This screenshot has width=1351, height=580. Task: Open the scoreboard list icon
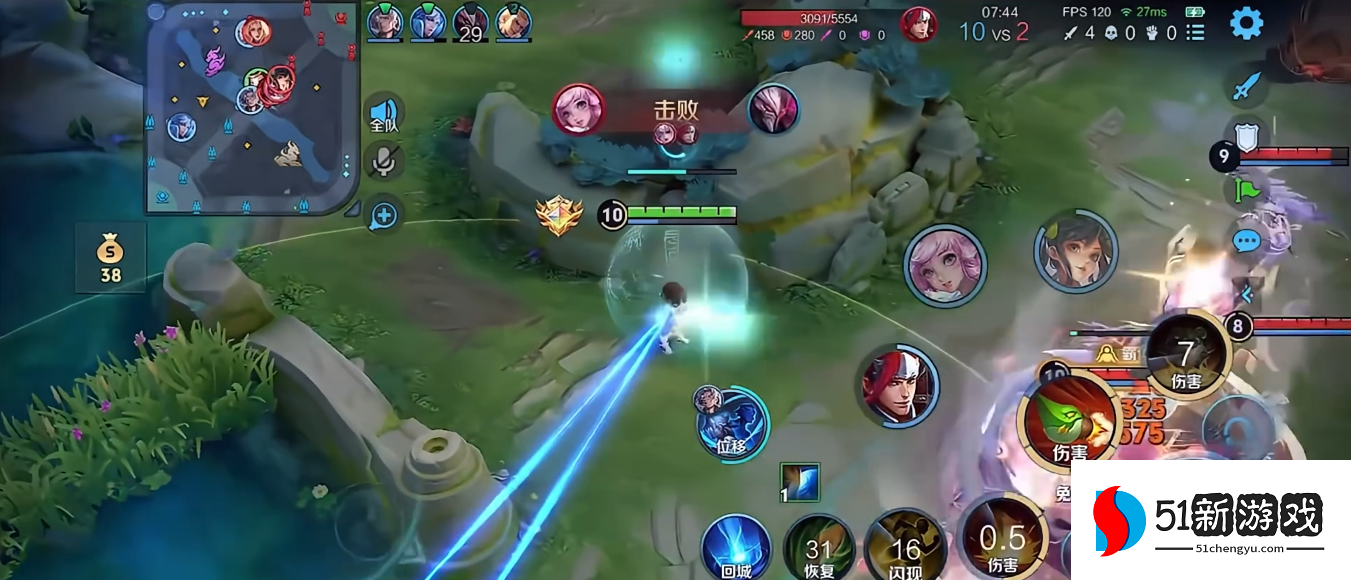(x=1195, y=32)
